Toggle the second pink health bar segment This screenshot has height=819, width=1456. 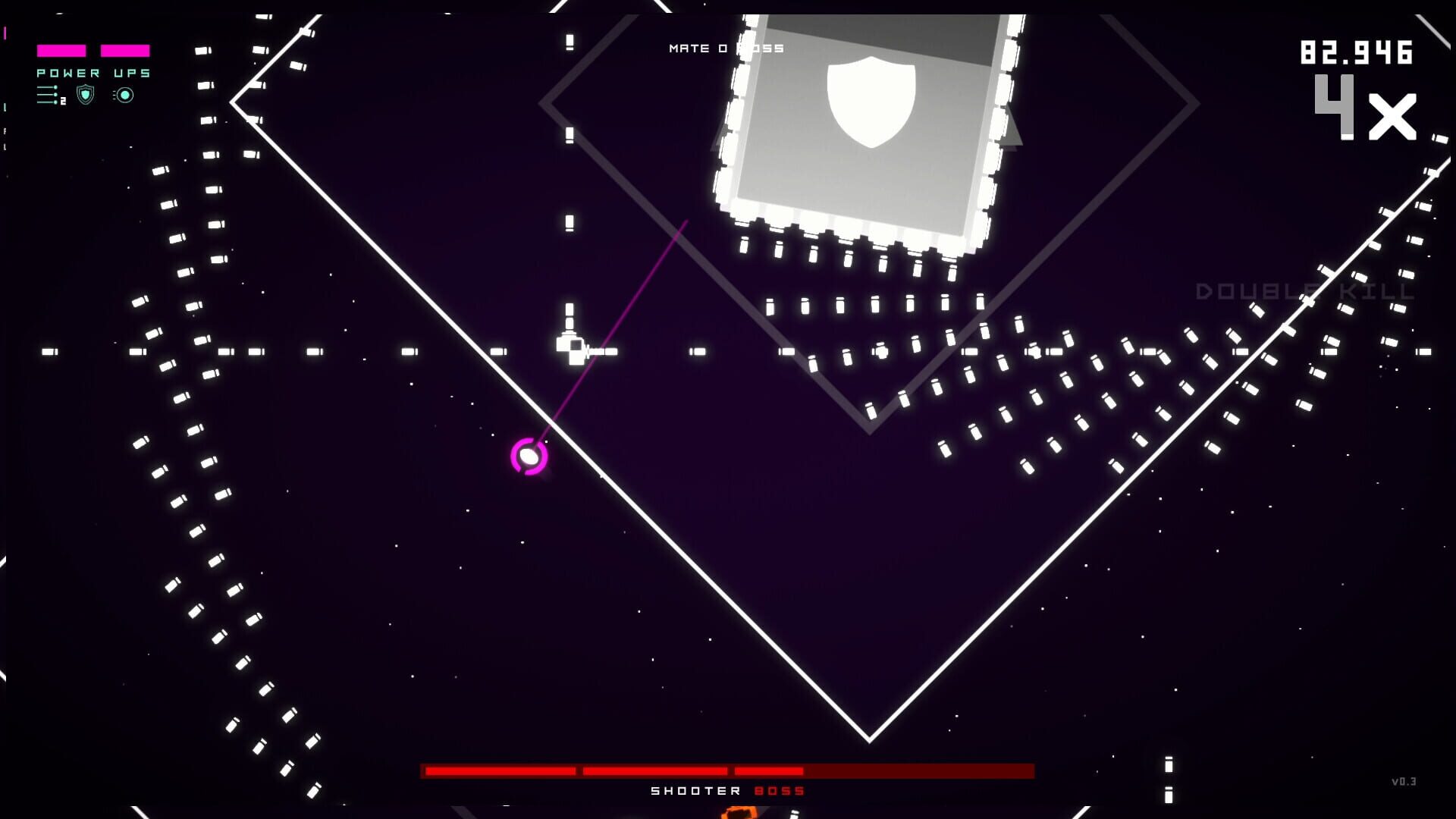click(x=125, y=50)
